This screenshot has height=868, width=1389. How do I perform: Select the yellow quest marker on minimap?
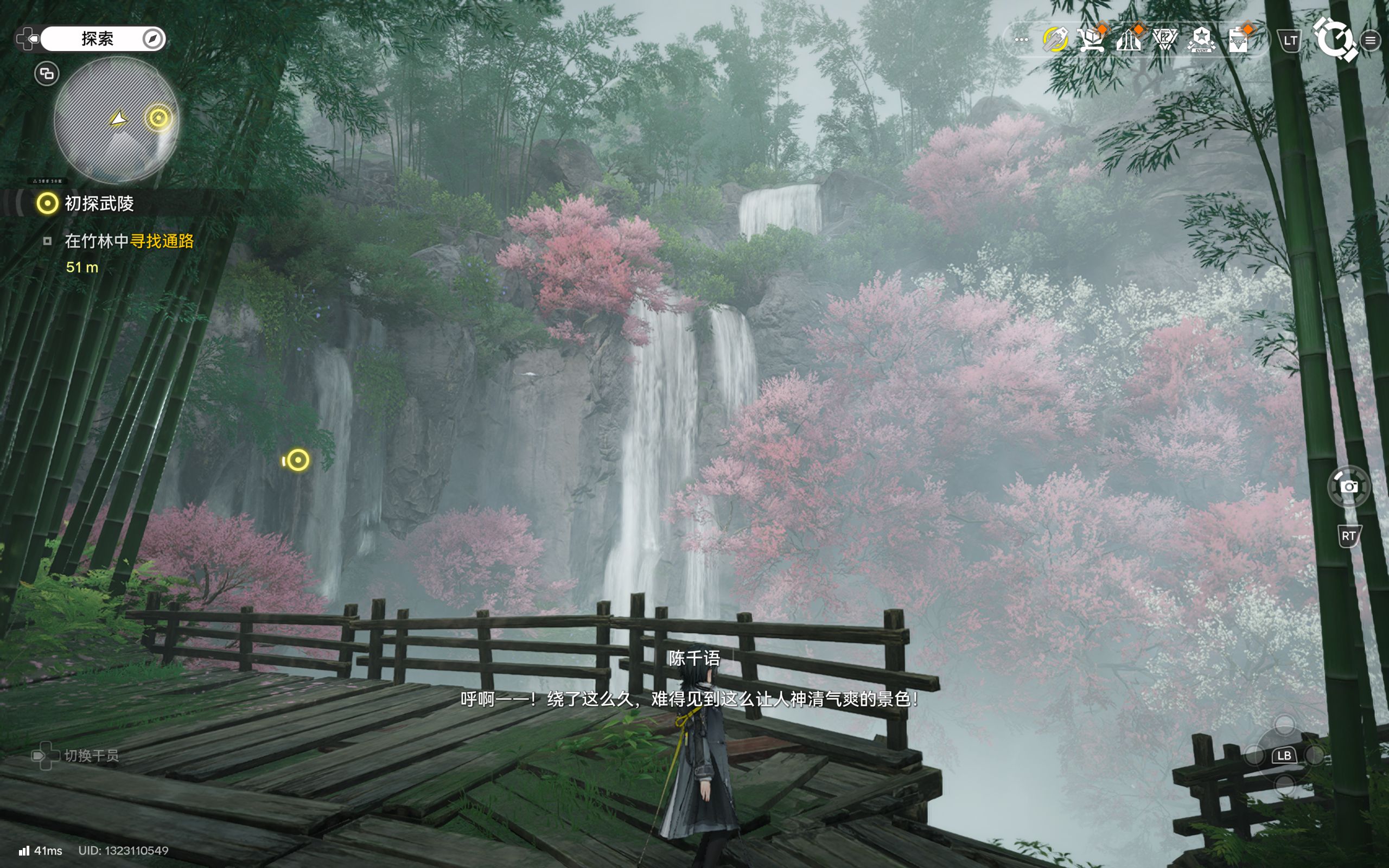pyautogui.click(x=158, y=118)
